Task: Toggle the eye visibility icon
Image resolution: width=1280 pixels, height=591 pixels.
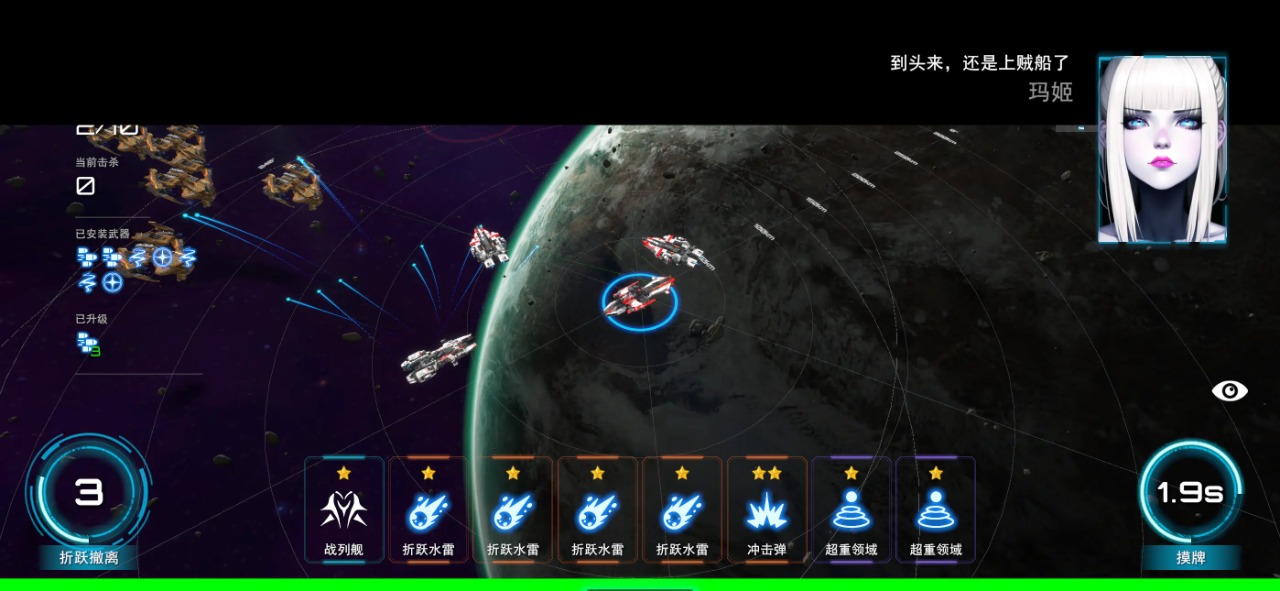Action: [x=1229, y=390]
